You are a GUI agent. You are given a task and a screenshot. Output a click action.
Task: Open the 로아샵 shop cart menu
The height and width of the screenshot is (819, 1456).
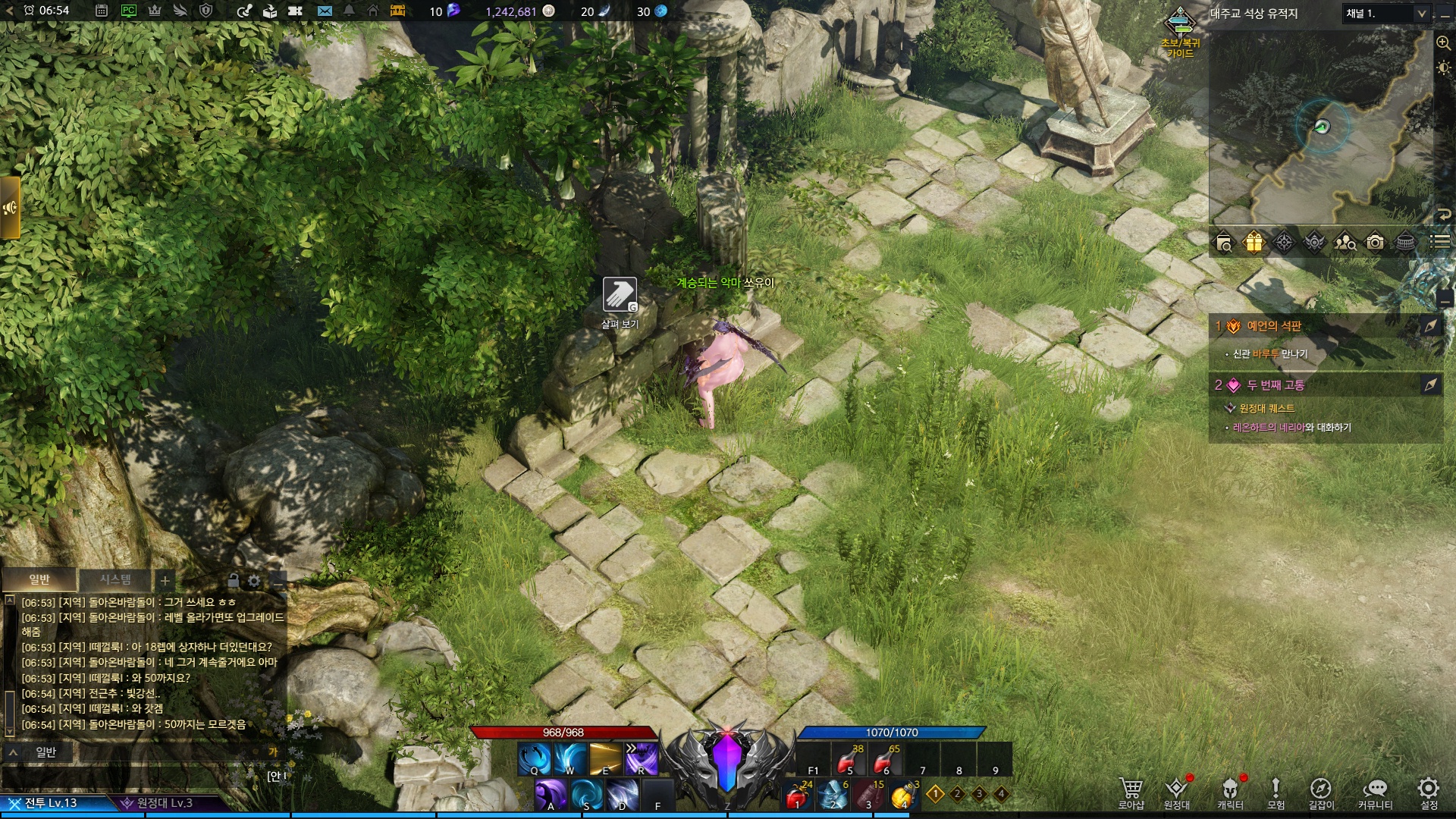(x=1131, y=792)
